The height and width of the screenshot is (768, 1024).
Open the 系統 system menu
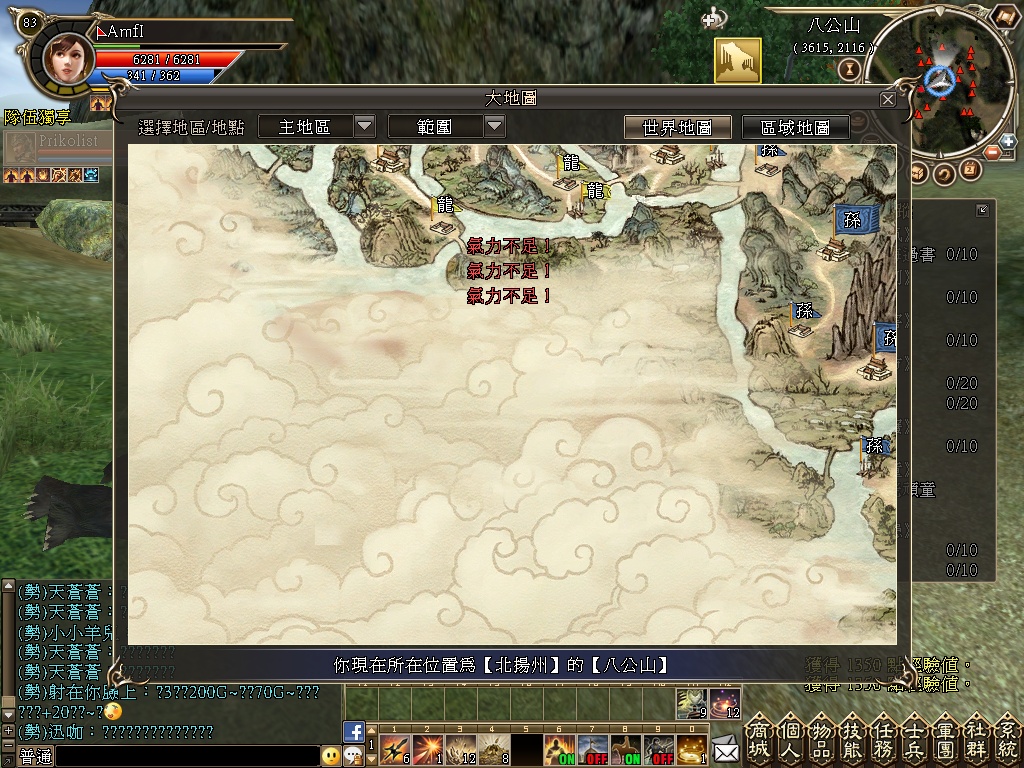pyautogui.click(x=1006, y=740)
